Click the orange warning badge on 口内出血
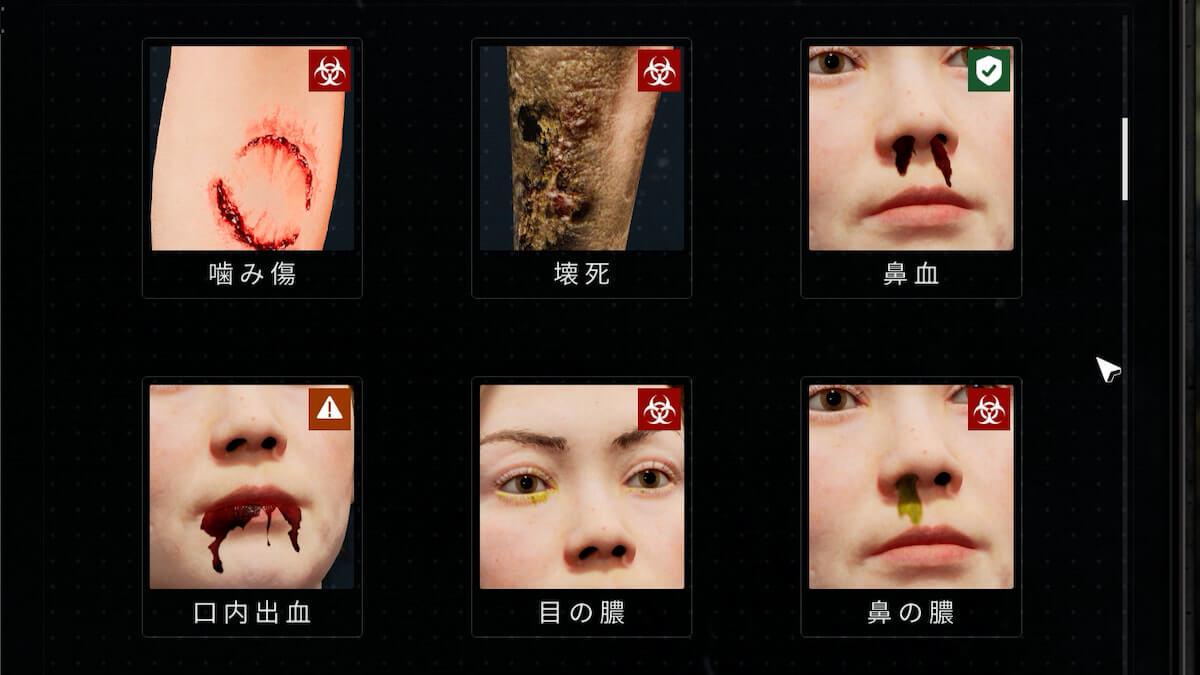The height and width of the screenshot is (675, 1200). click(329, 409)
